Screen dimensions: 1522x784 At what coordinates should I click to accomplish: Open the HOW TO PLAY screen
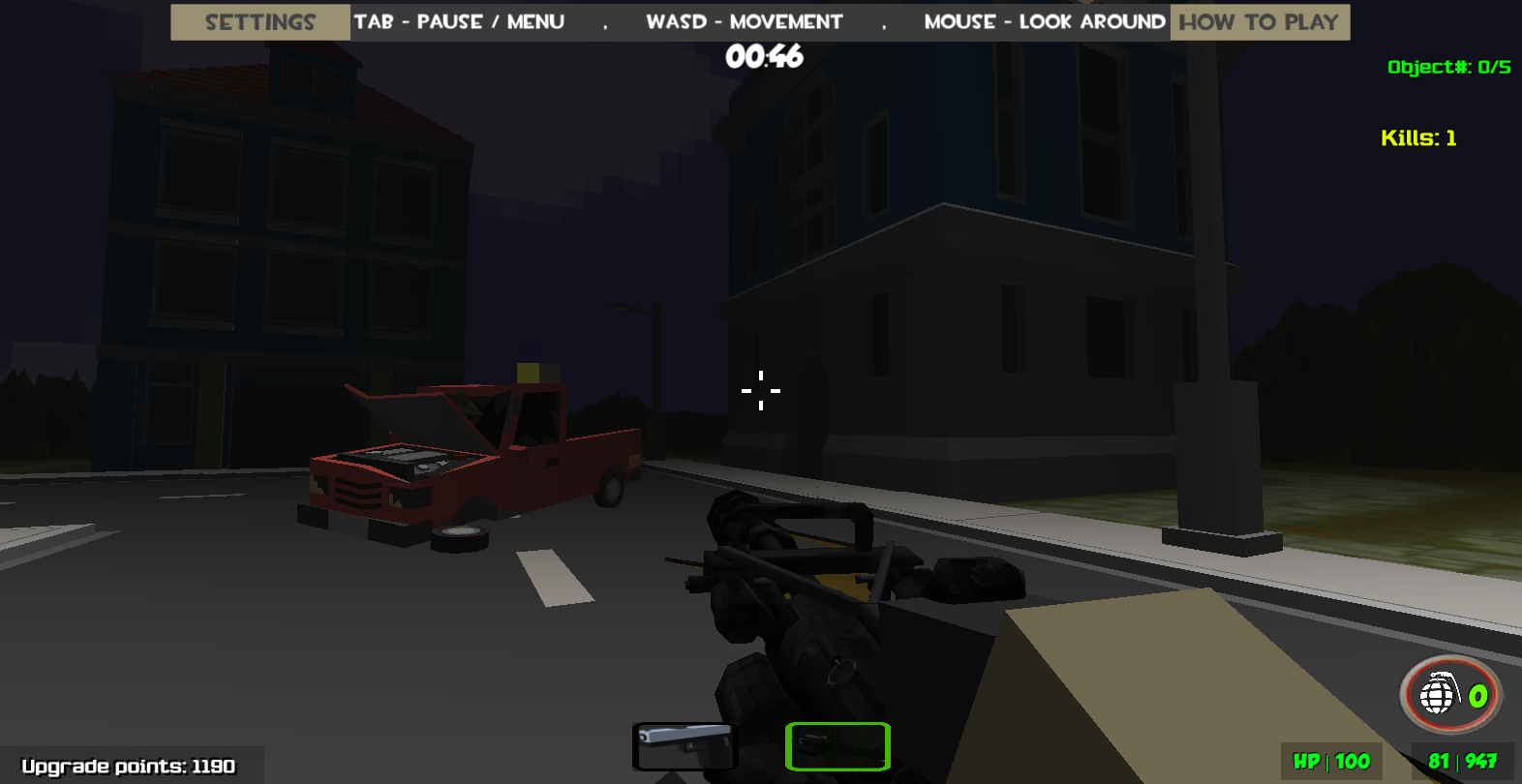(1258, 21)
